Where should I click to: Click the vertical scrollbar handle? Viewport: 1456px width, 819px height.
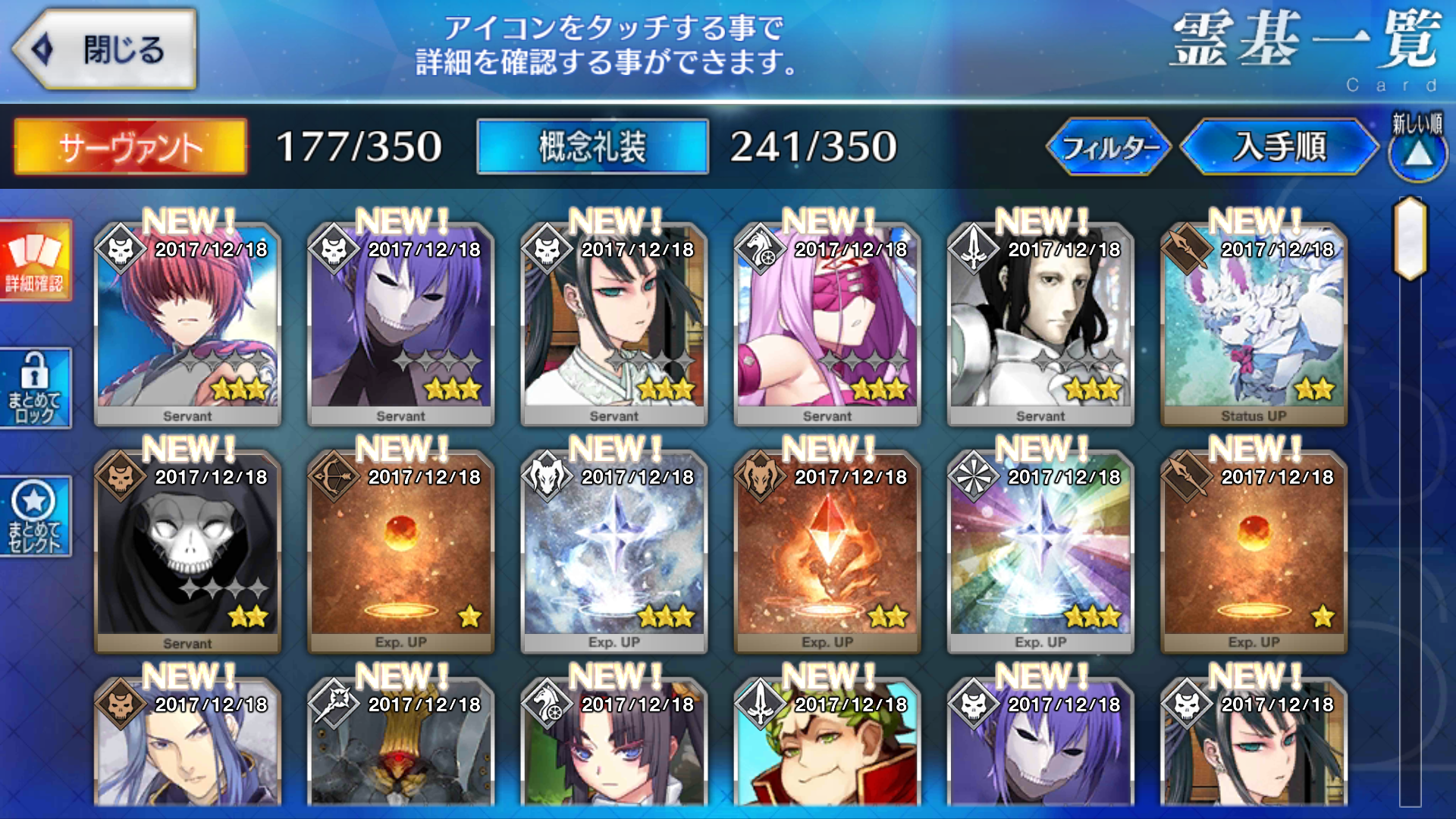click(x=1410, y=238)
